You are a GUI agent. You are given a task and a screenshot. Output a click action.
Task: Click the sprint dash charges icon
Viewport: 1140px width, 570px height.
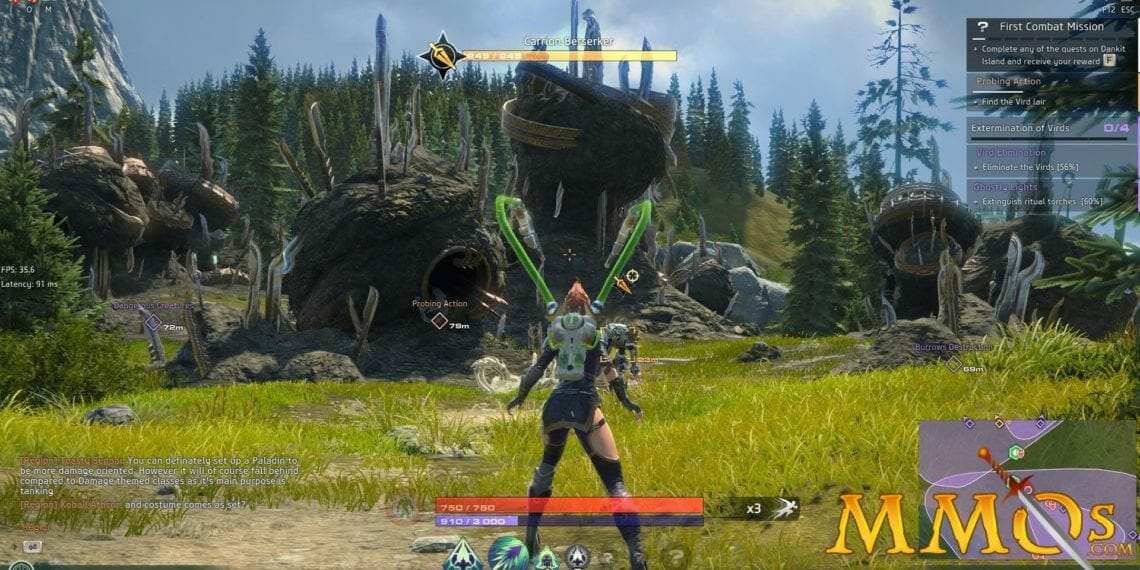[784, 507]
